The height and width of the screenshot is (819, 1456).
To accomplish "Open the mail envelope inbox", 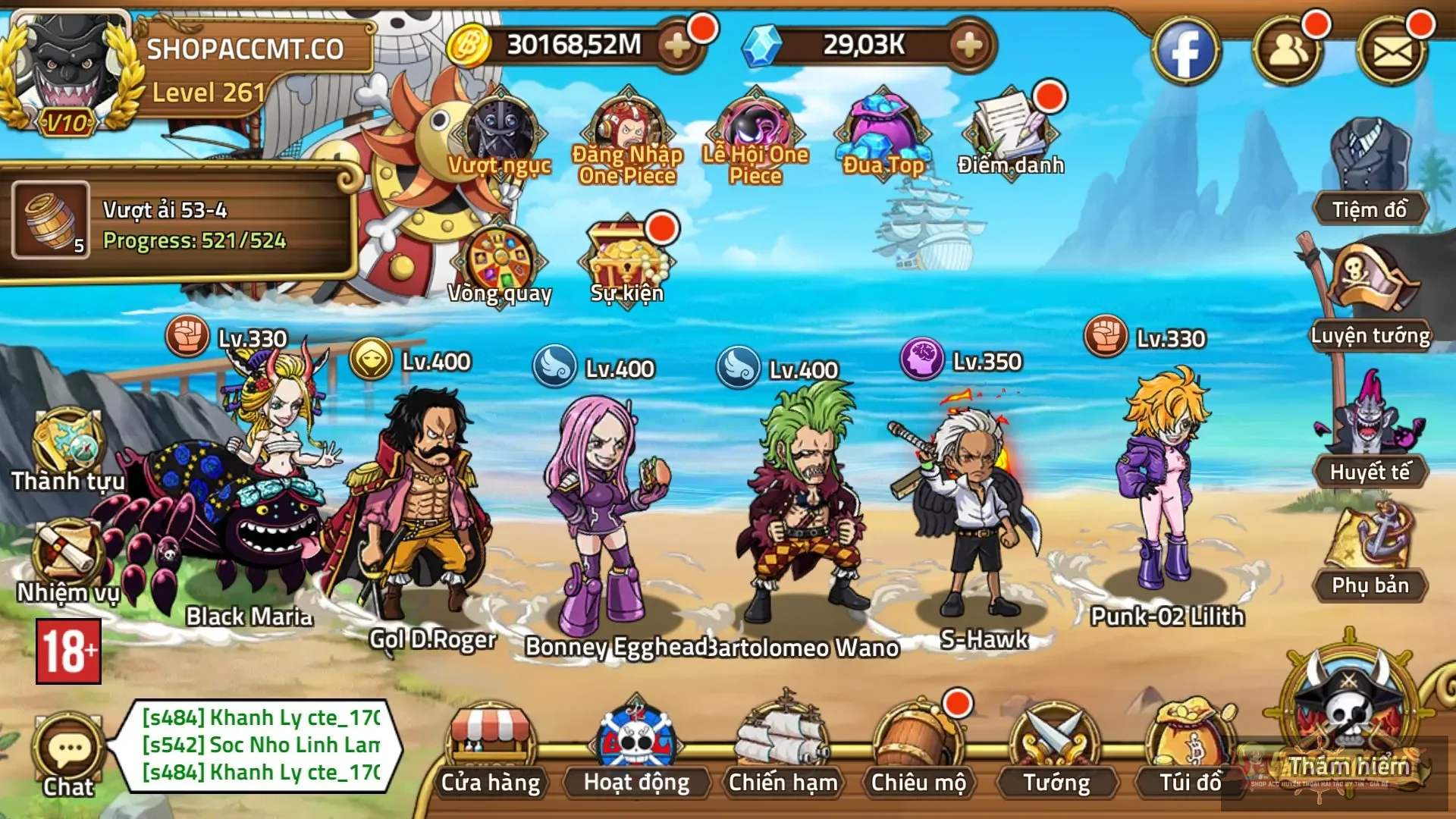I will coord(1392,52).
